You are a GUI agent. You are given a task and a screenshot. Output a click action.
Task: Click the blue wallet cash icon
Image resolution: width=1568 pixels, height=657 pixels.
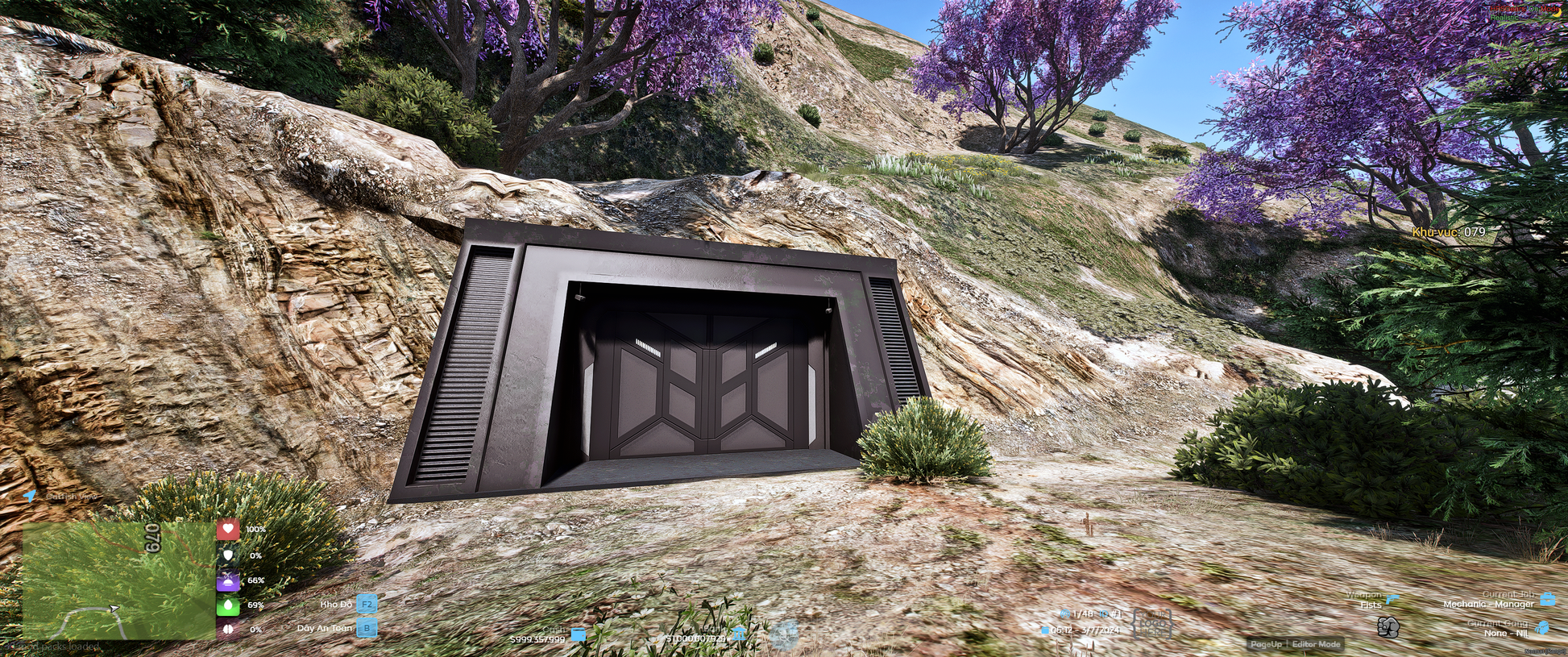click(578, 635)
